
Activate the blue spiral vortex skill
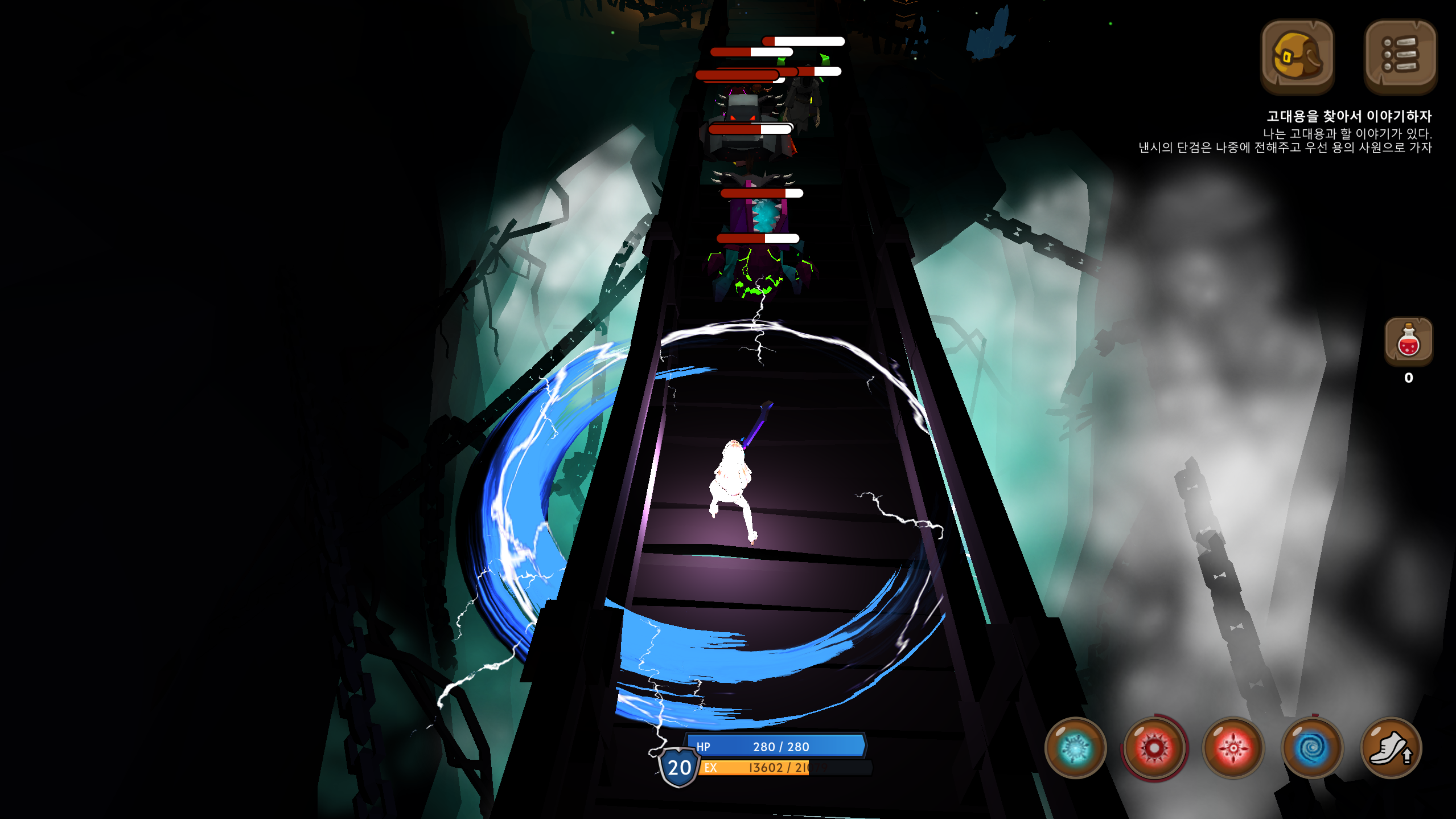click(1312, 748)
